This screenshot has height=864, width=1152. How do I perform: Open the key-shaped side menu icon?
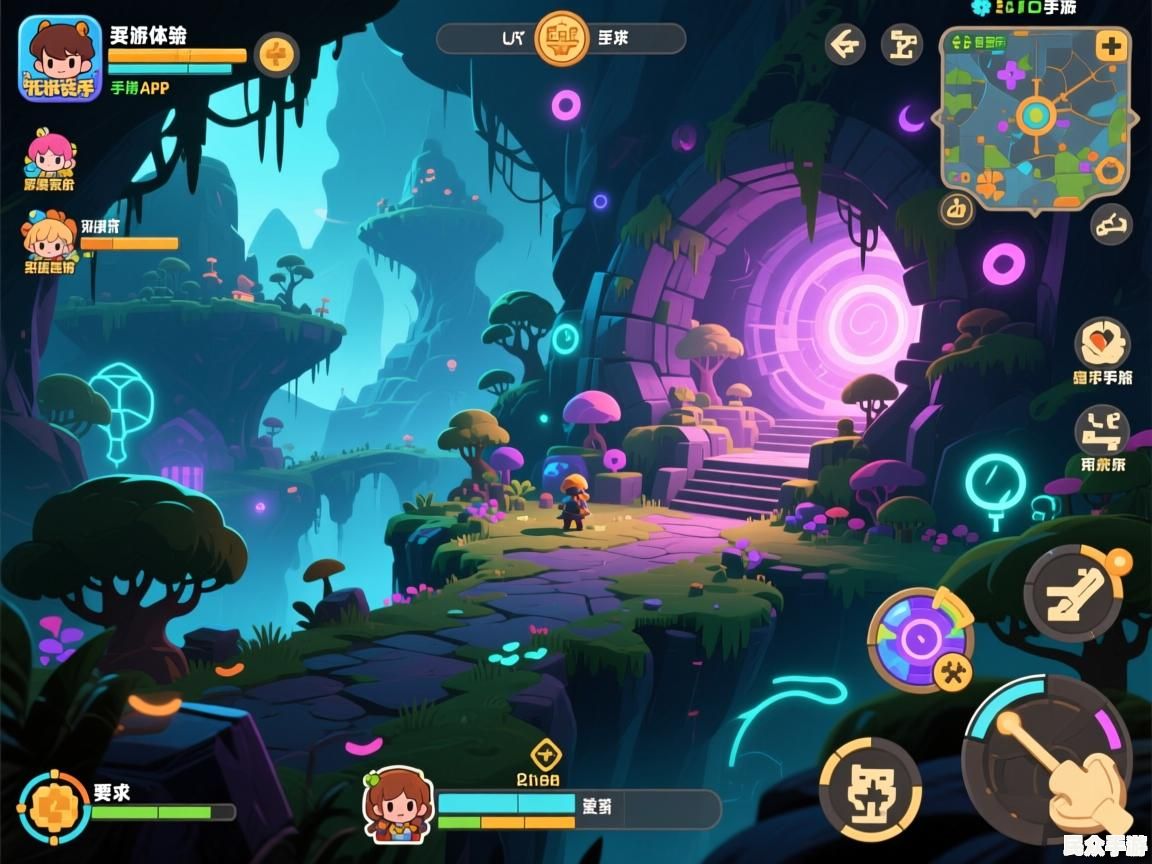pos(1102,431)
